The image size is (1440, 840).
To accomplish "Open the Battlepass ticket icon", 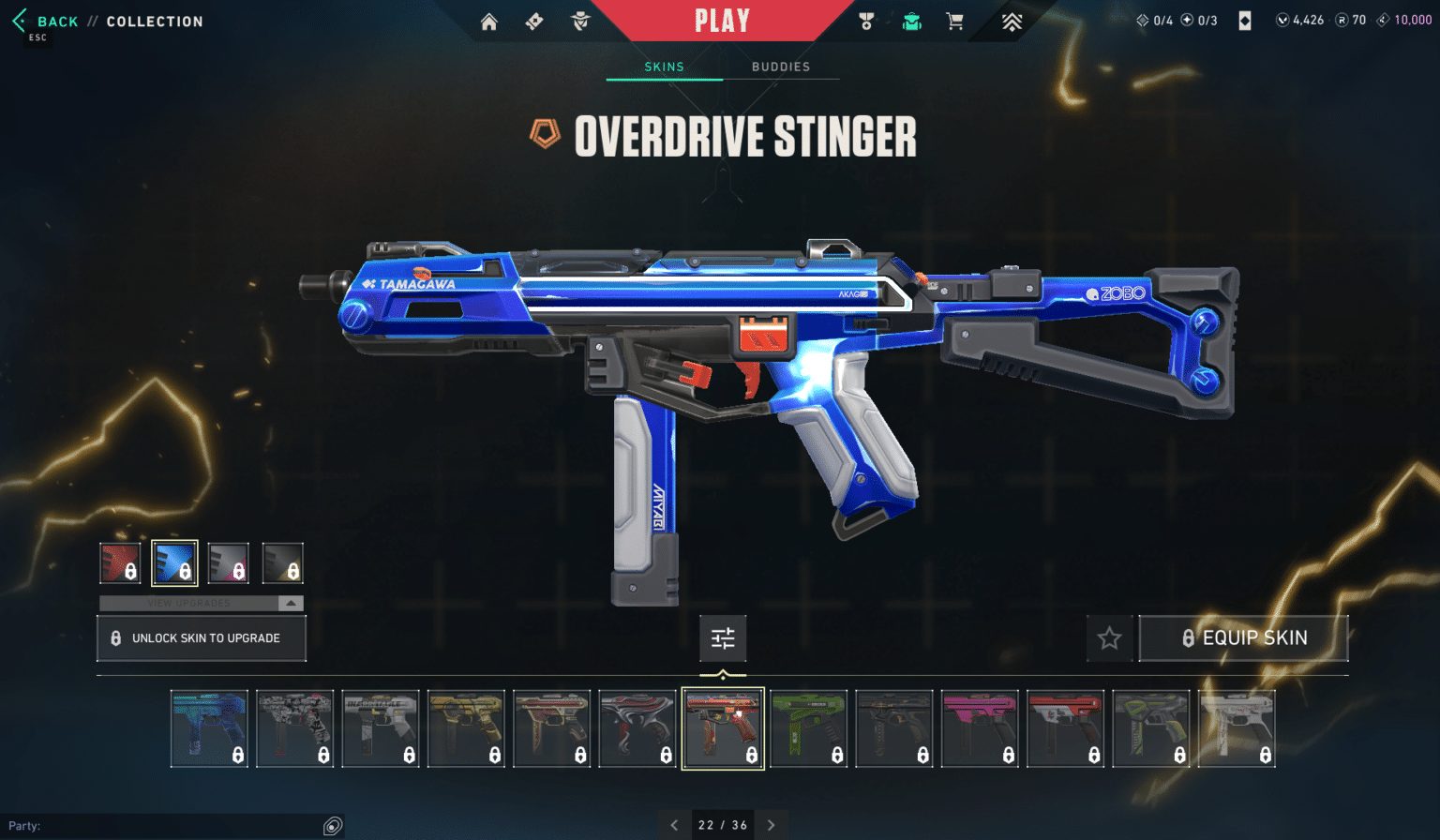I will click(x=535, y=21).
